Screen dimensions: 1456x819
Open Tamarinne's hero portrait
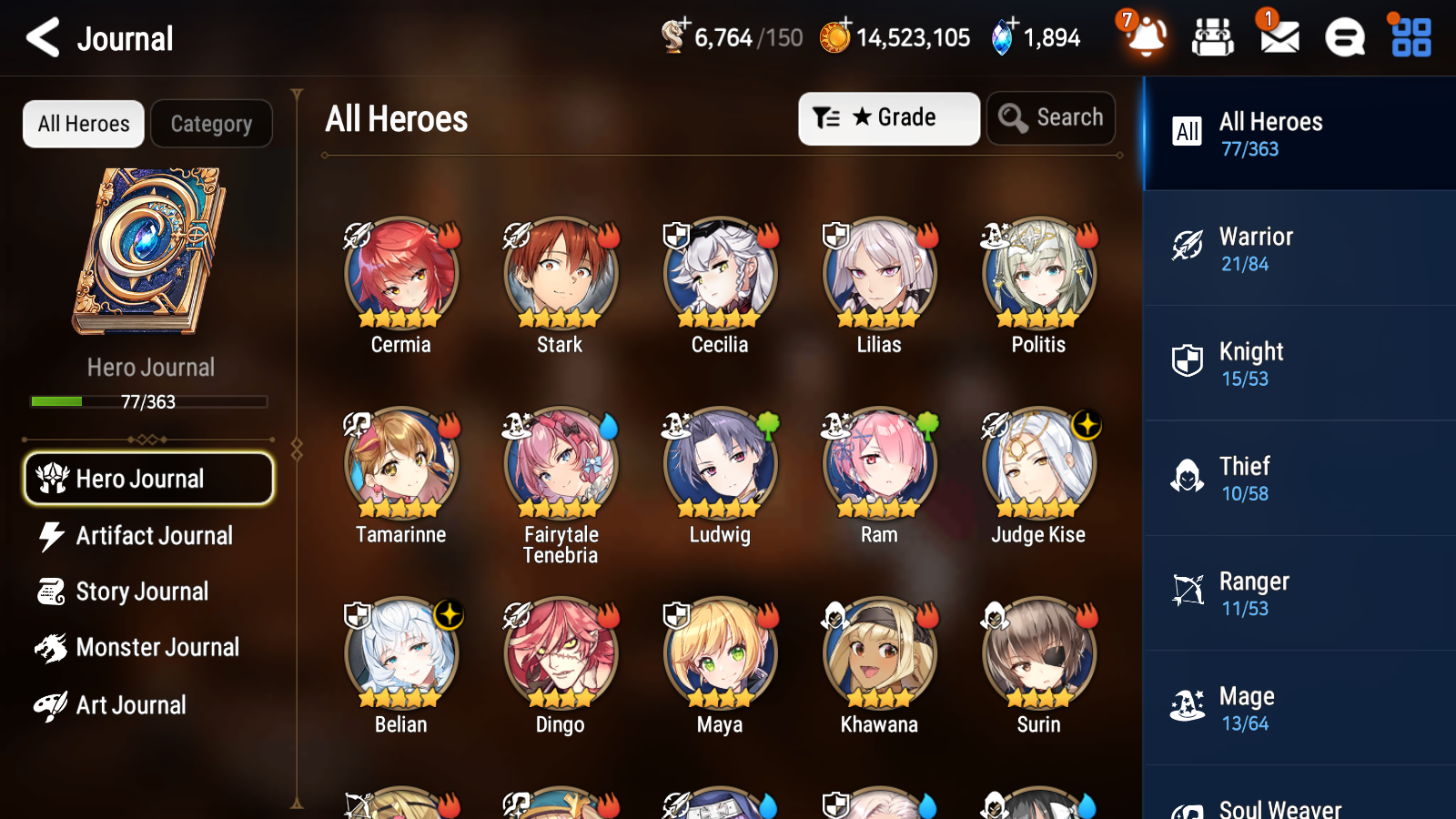tap(400, 464)
